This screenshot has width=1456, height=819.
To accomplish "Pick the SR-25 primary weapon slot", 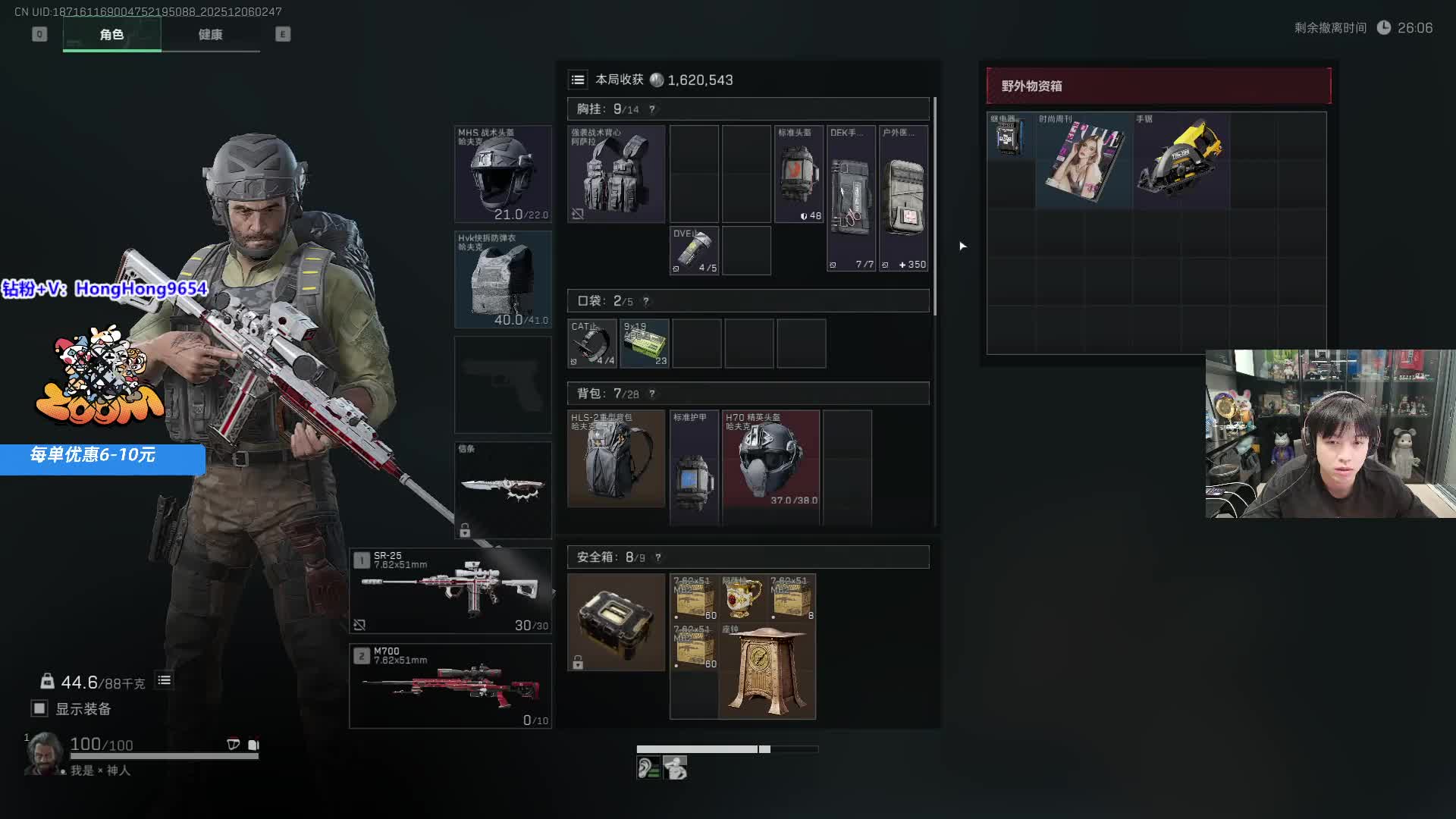I will (x=450, y=591).
